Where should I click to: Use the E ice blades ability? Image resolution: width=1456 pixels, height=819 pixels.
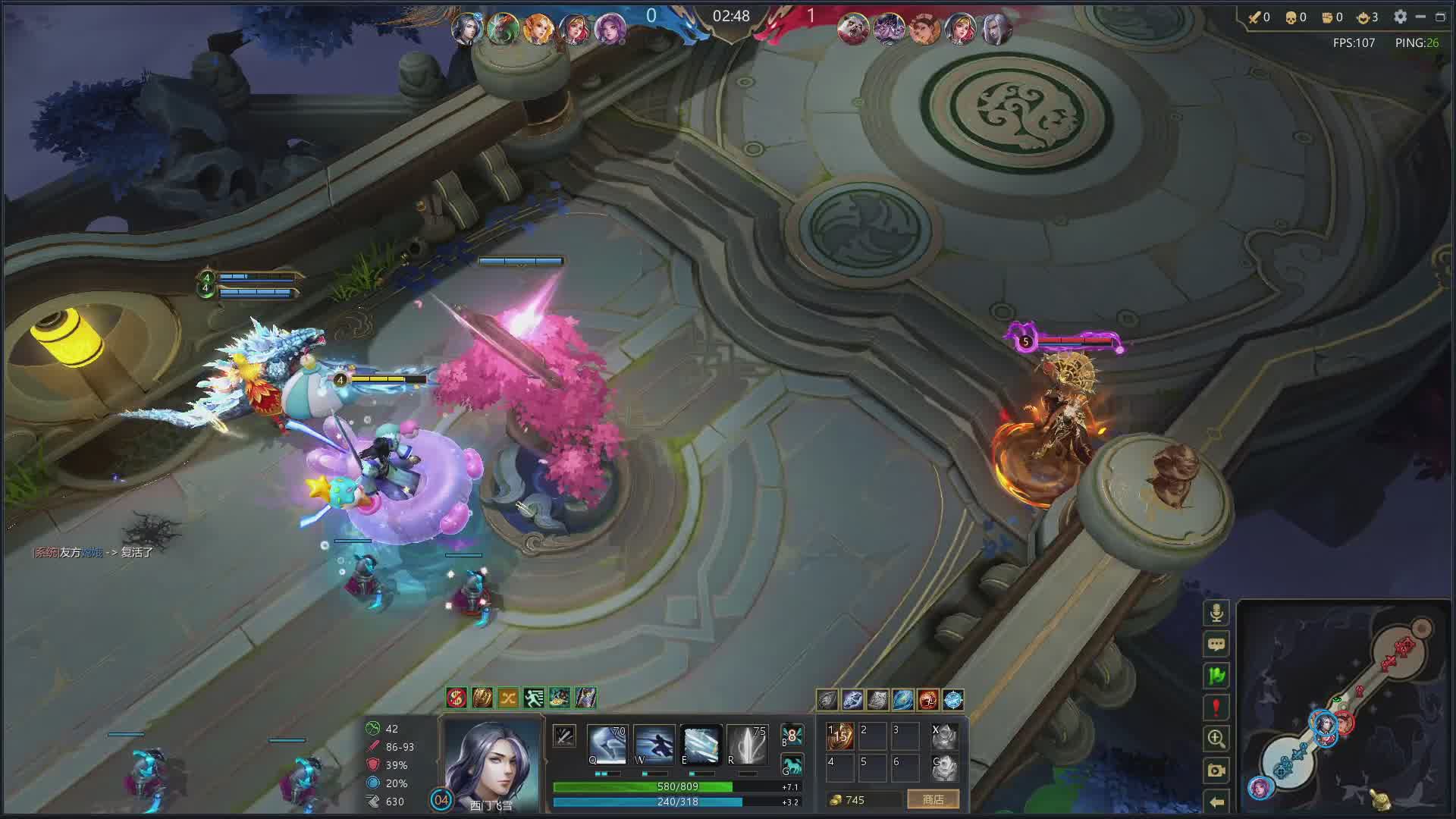point(700,744)
